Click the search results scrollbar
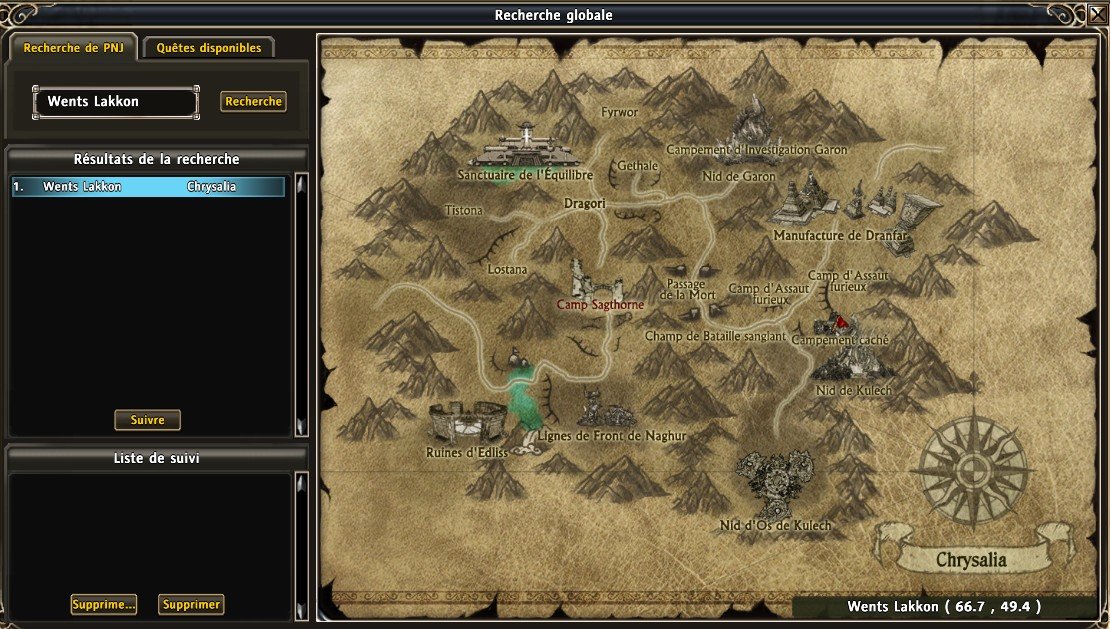This screenshot has width=1110, height=629. click(300, 305)
